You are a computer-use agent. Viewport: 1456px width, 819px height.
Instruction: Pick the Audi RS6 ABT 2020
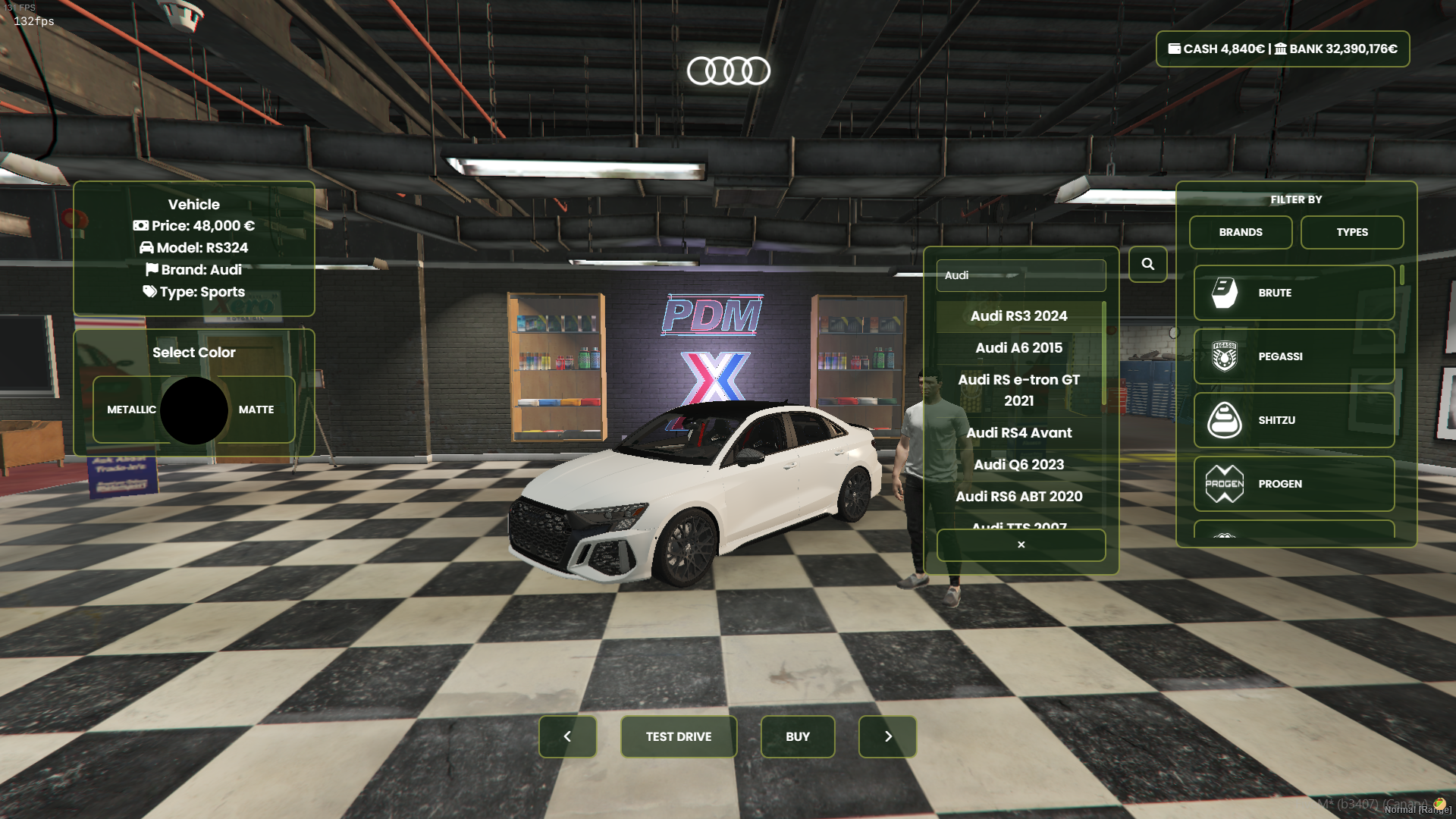1018,497
